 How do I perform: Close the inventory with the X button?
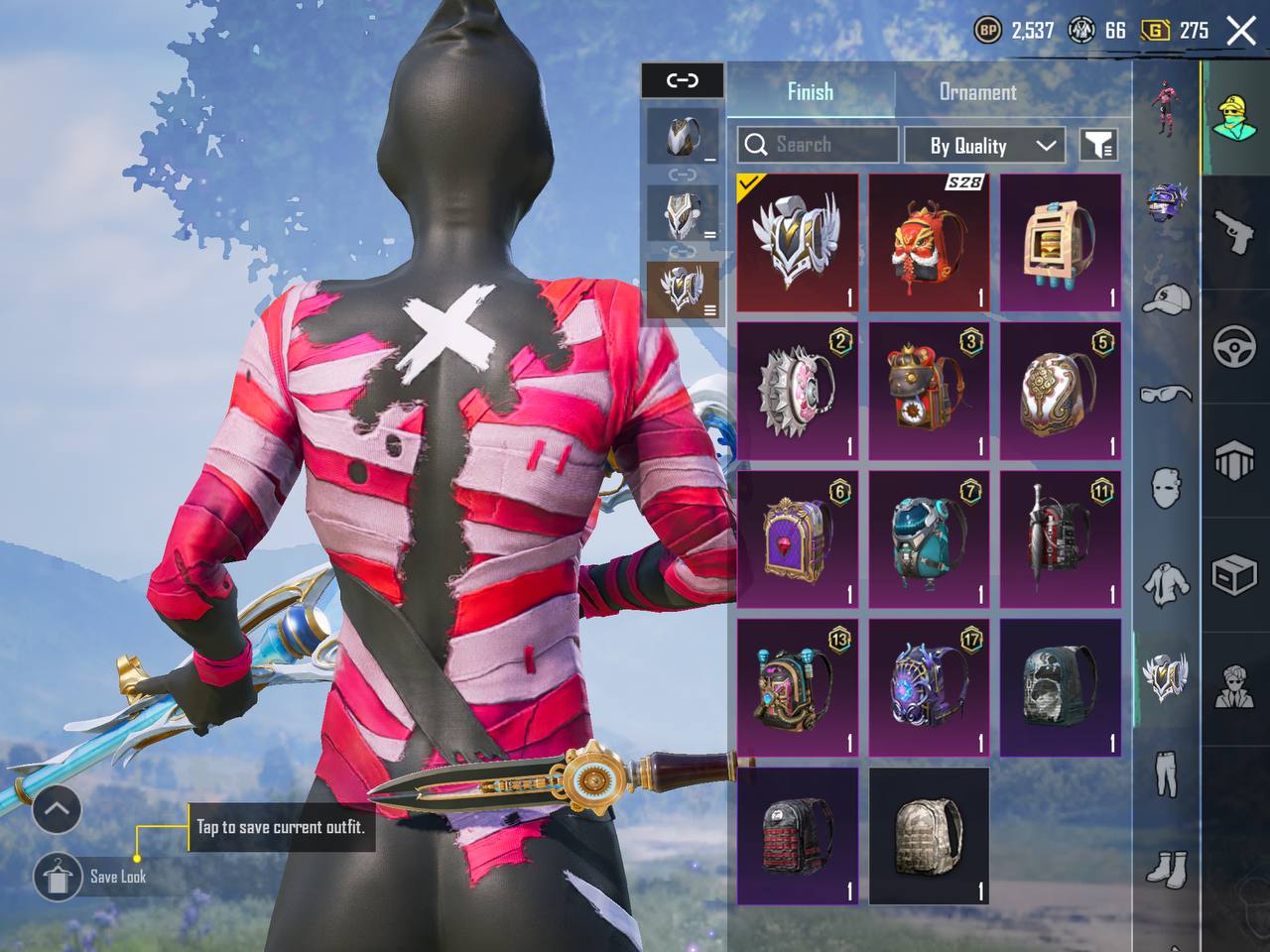pos(1241,31)
